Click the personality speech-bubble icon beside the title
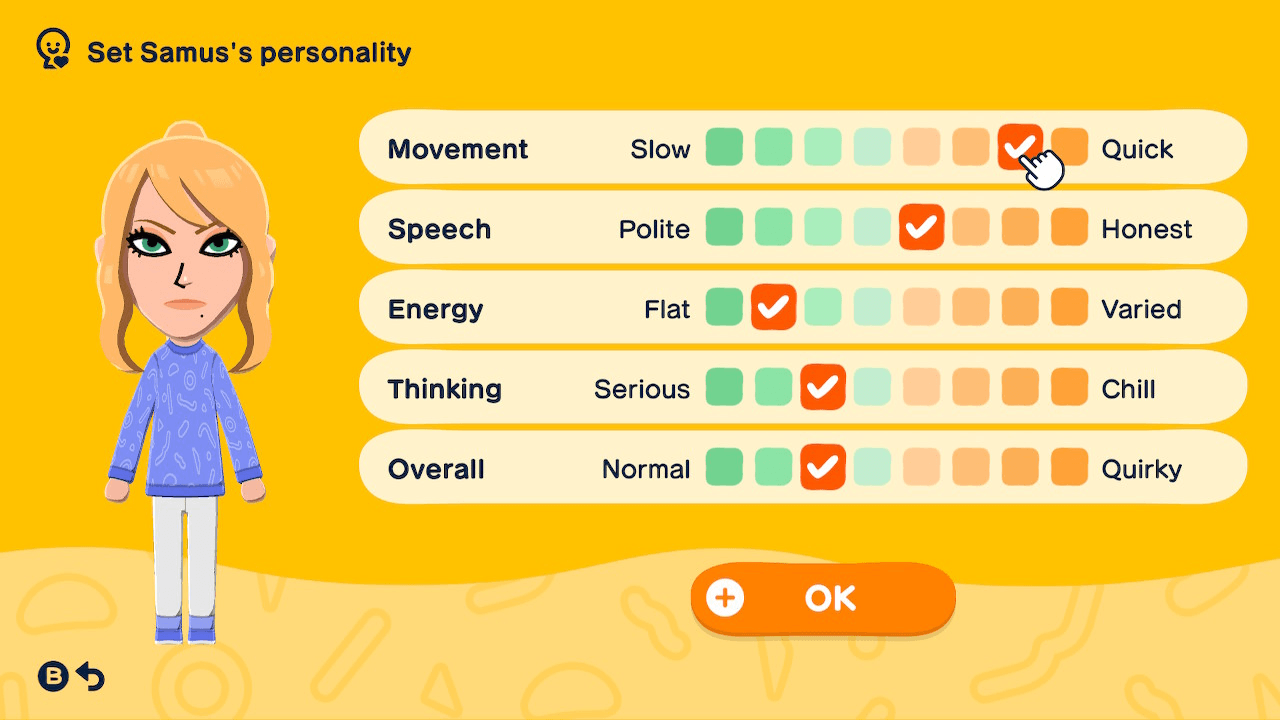 click(52, 47)
